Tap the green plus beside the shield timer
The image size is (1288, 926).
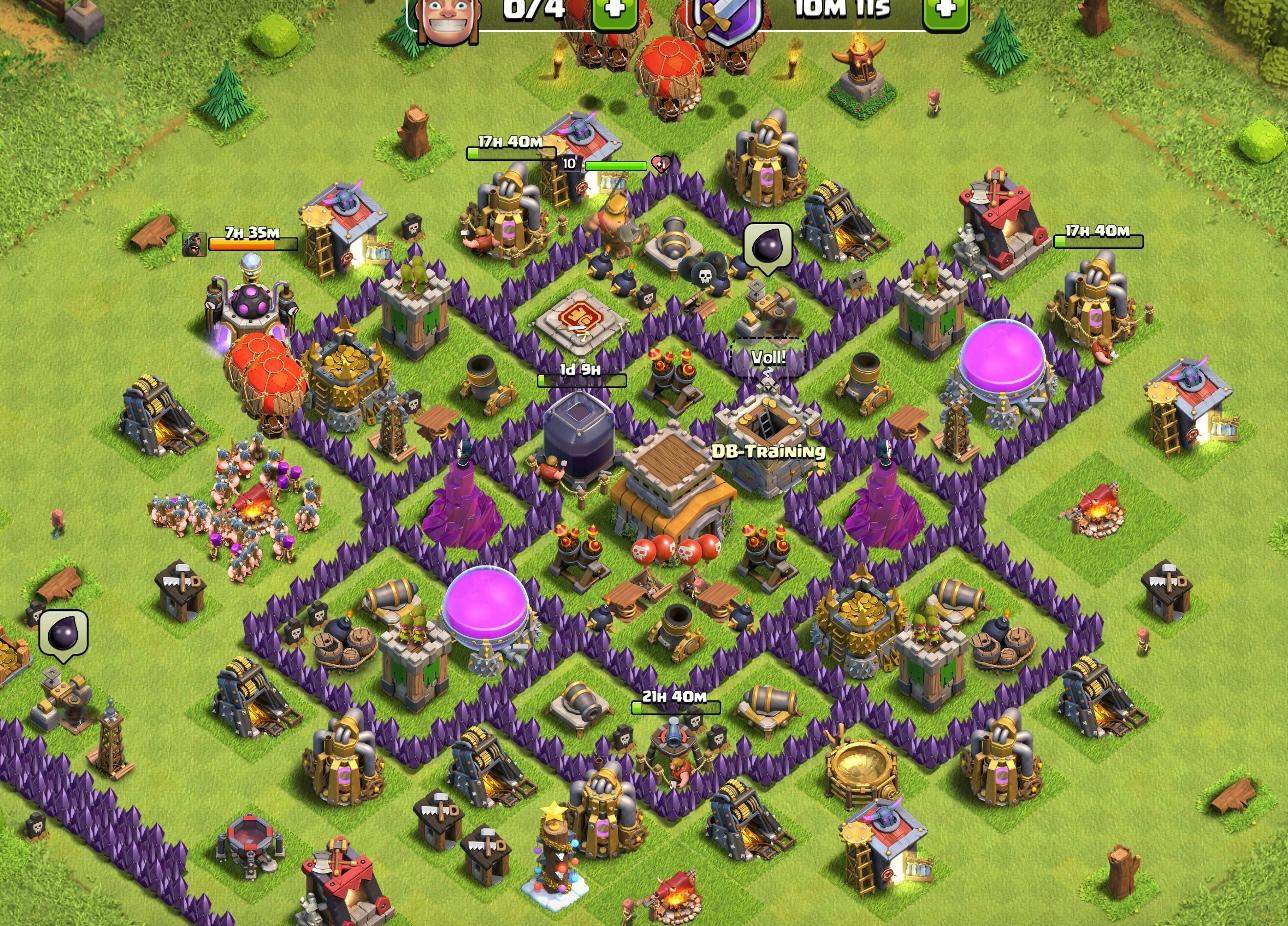944,11
